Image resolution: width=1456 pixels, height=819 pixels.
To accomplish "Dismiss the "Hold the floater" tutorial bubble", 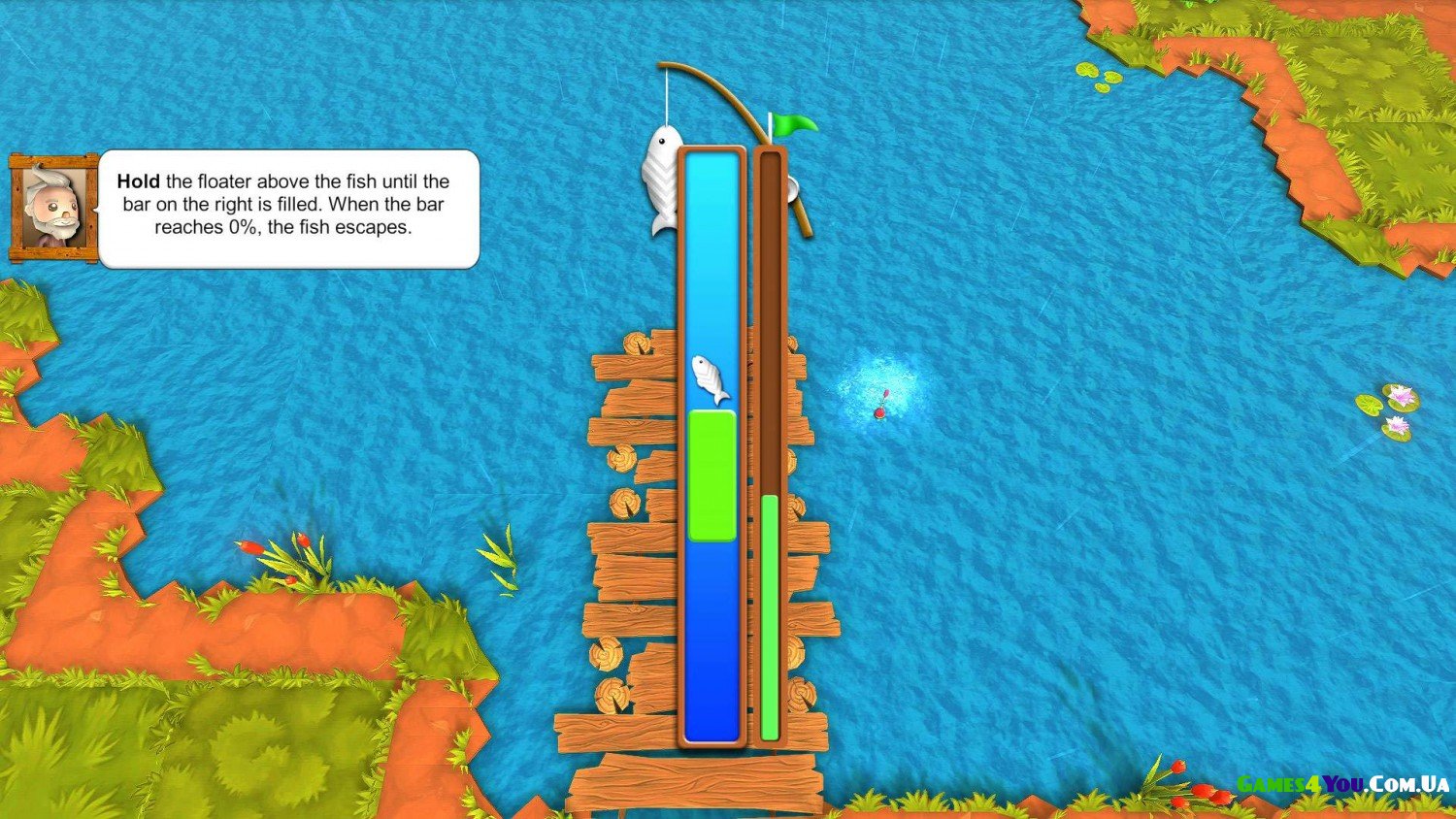I will 288,208.
